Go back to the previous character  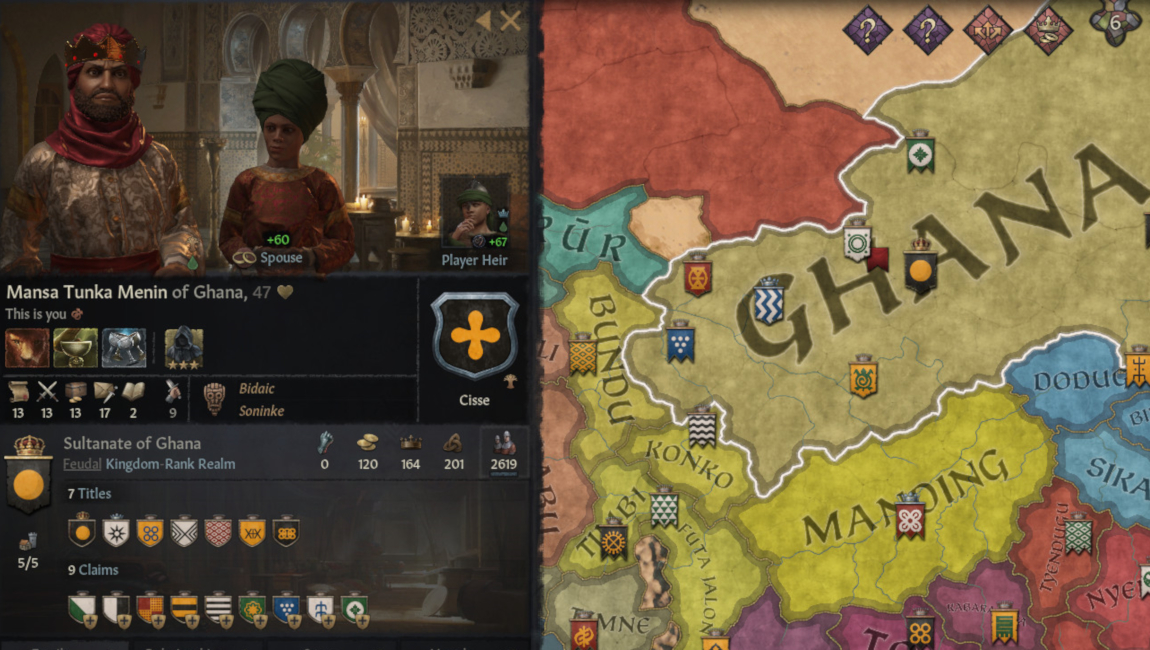pos(484,21)
